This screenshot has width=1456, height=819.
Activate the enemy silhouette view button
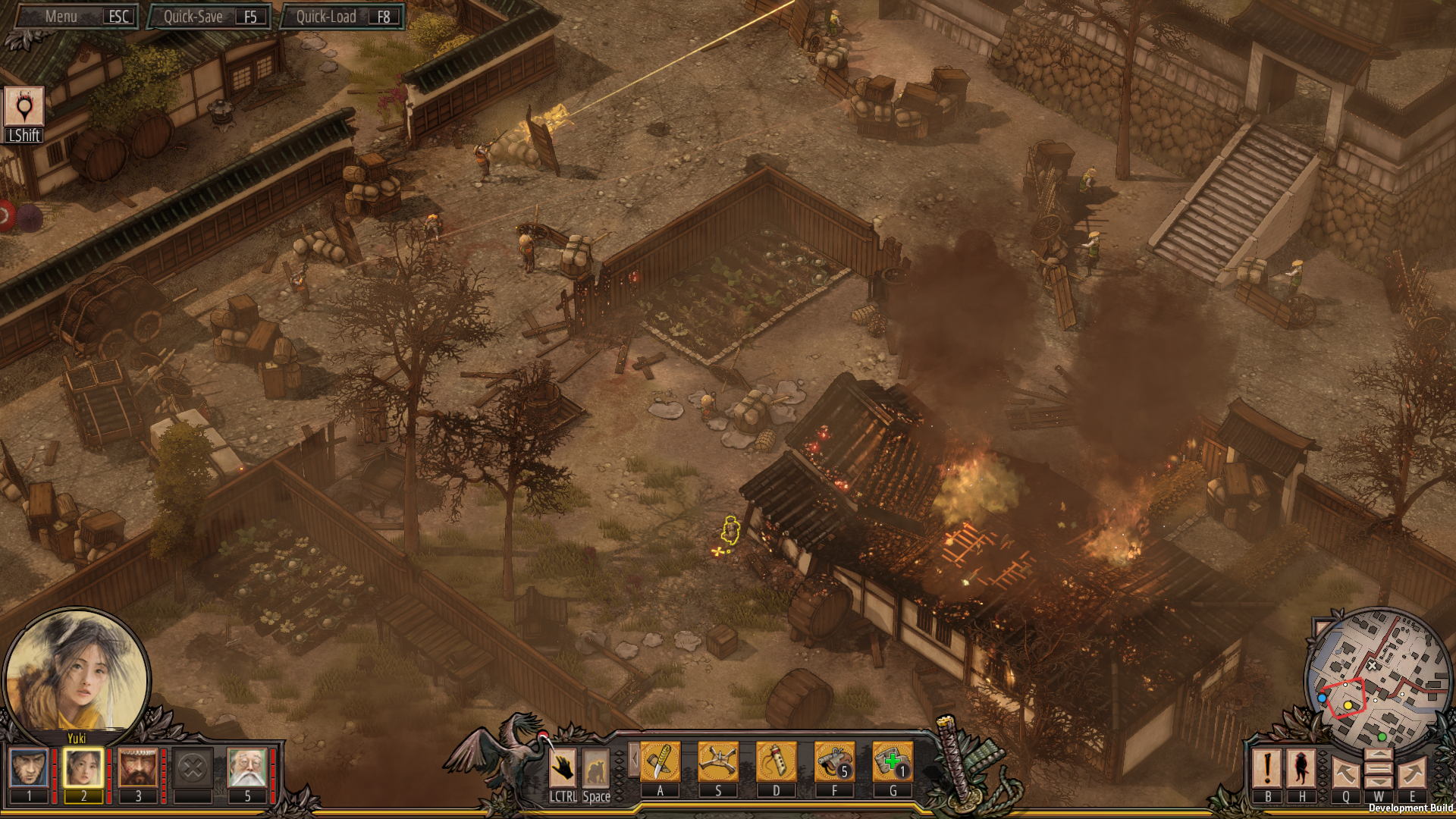1301,768
